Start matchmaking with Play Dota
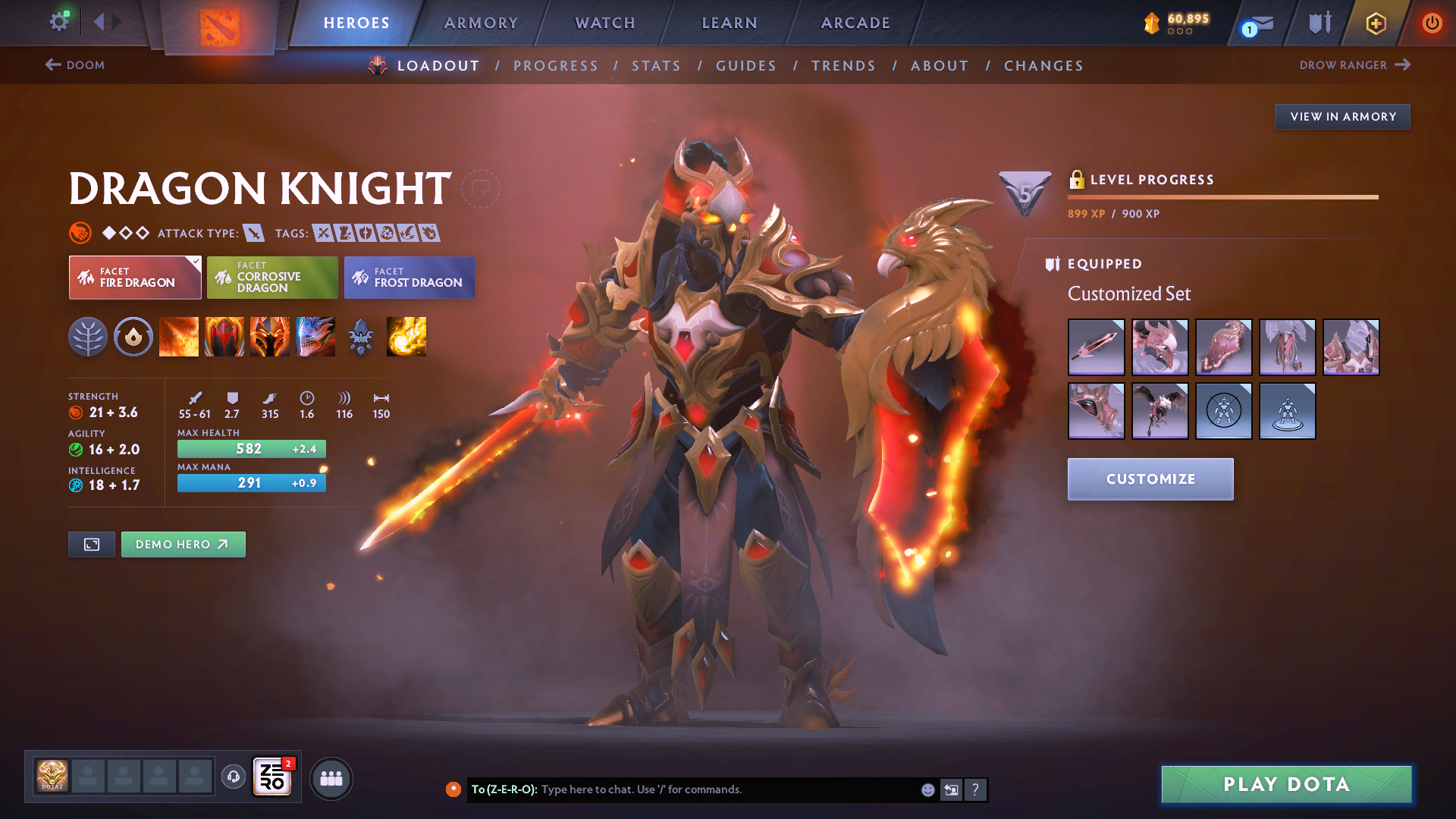Viewport: 1456px width, 819px height. 1286,784
